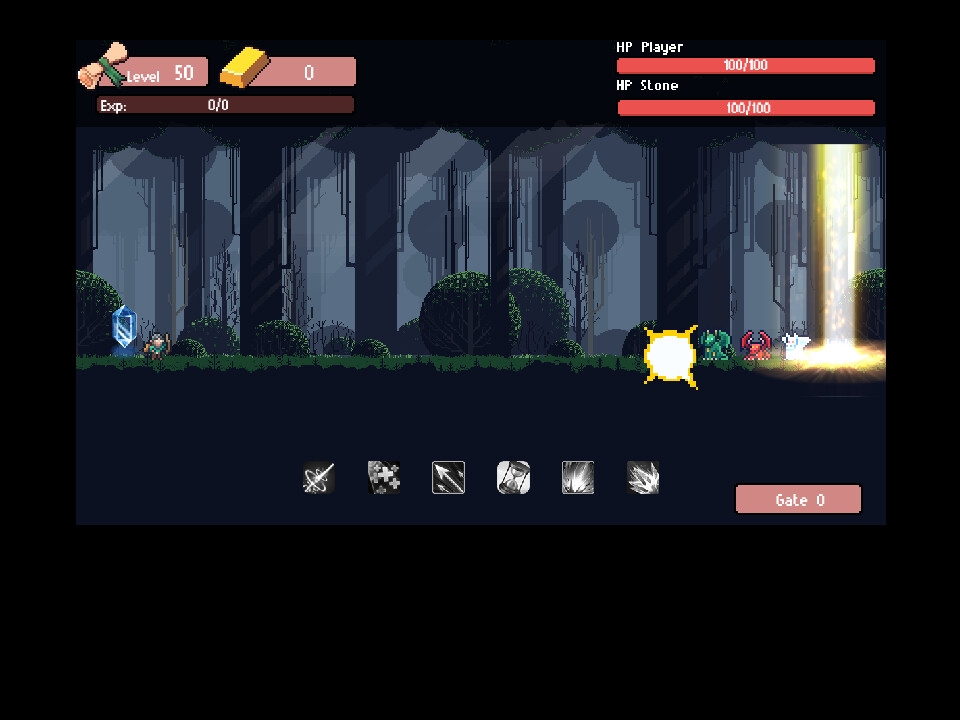Image resolution: width=960 pixels, height=720 pixels.
Task: Activate the hourglass time skill
Action: tap(513, 477)
